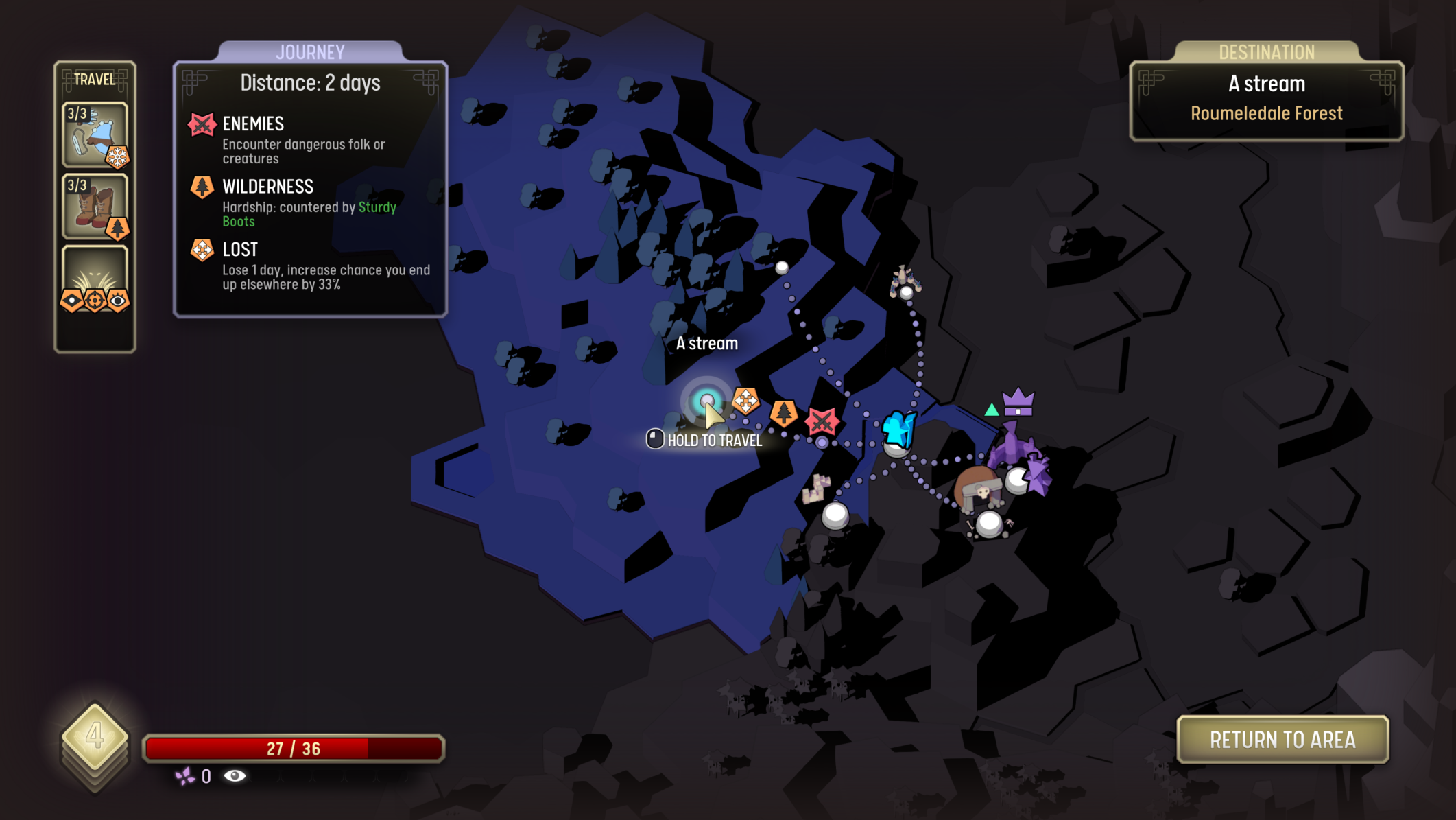Click the orange four-arrows Lost marker on path
Screen dimensions: 1456x820
click(x=745, y=400)
